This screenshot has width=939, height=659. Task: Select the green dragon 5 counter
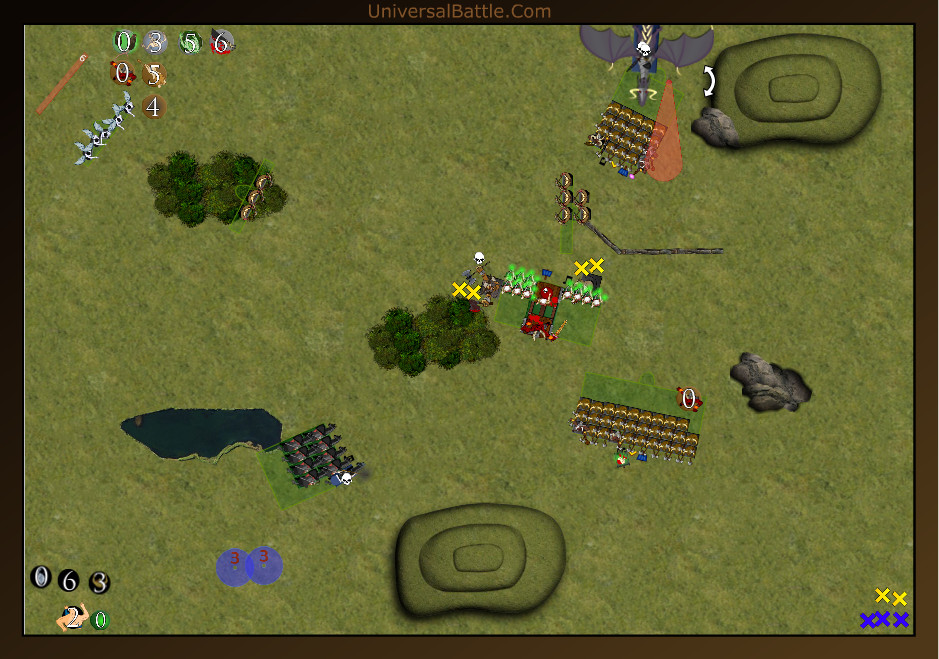pos(190,43)
